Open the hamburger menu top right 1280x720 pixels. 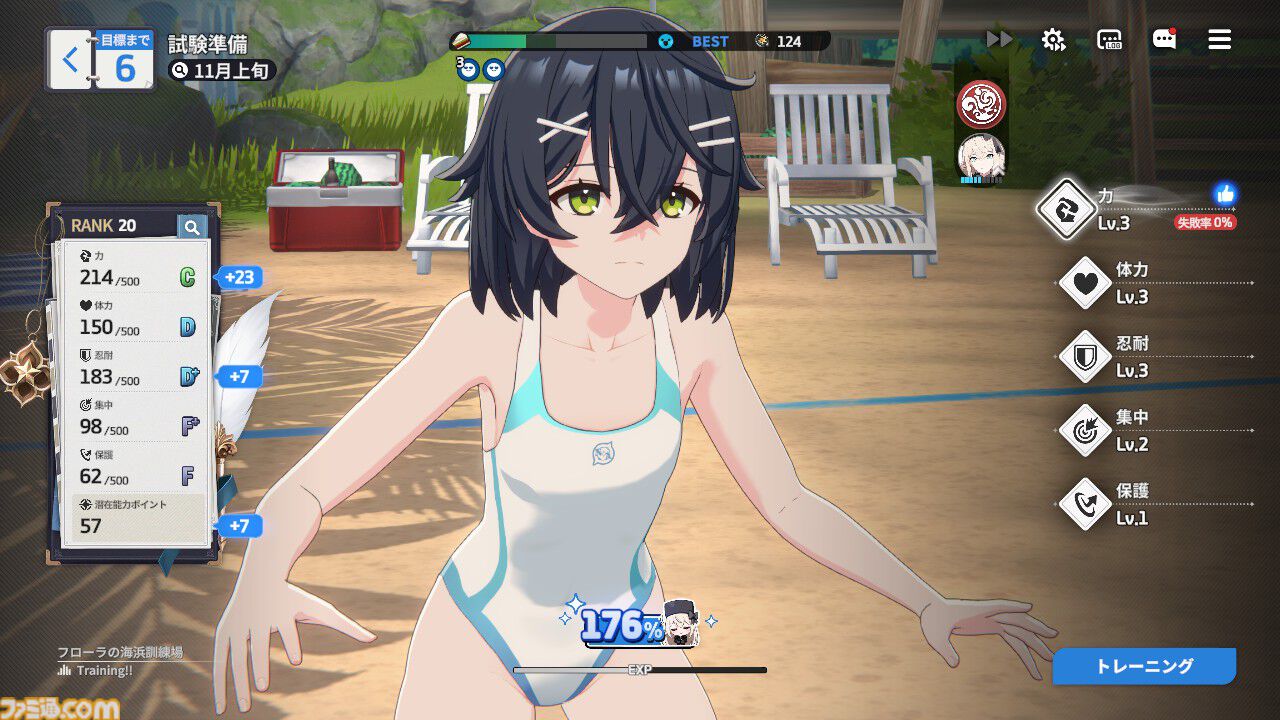[1218, 40]
